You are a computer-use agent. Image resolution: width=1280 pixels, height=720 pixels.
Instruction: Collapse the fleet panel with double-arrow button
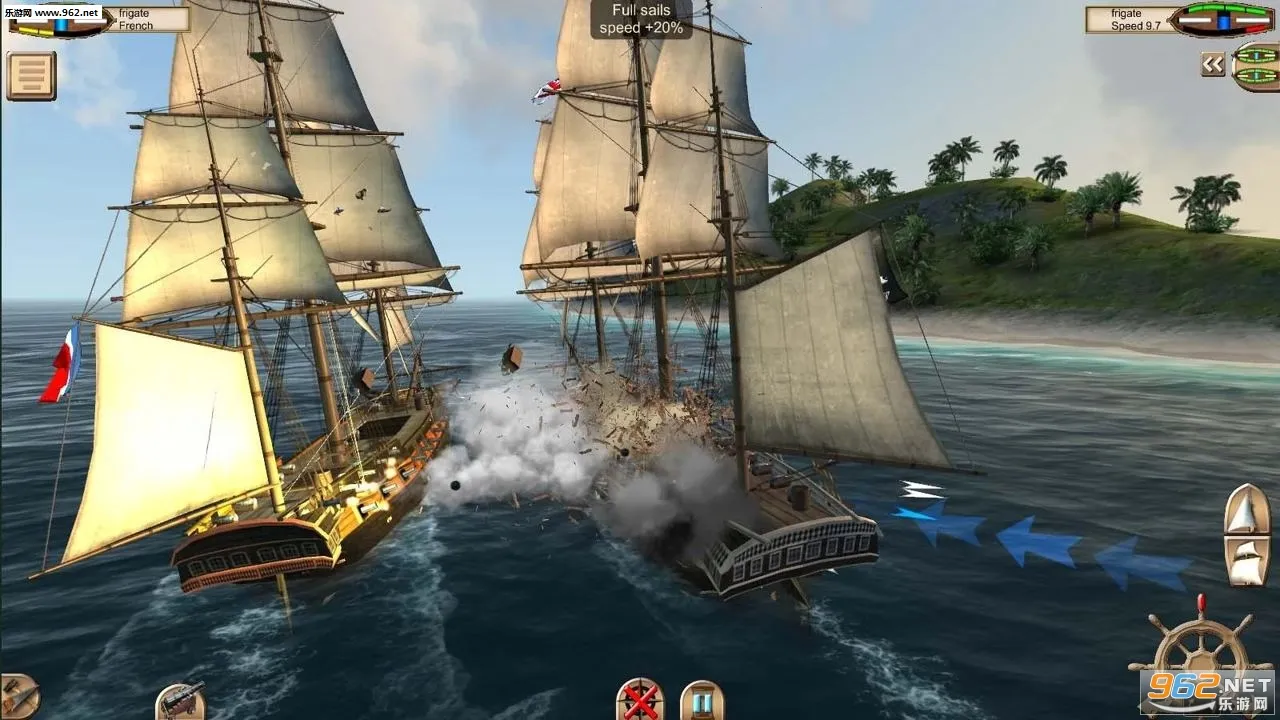pyautogui.click(x=1213, y=65)
